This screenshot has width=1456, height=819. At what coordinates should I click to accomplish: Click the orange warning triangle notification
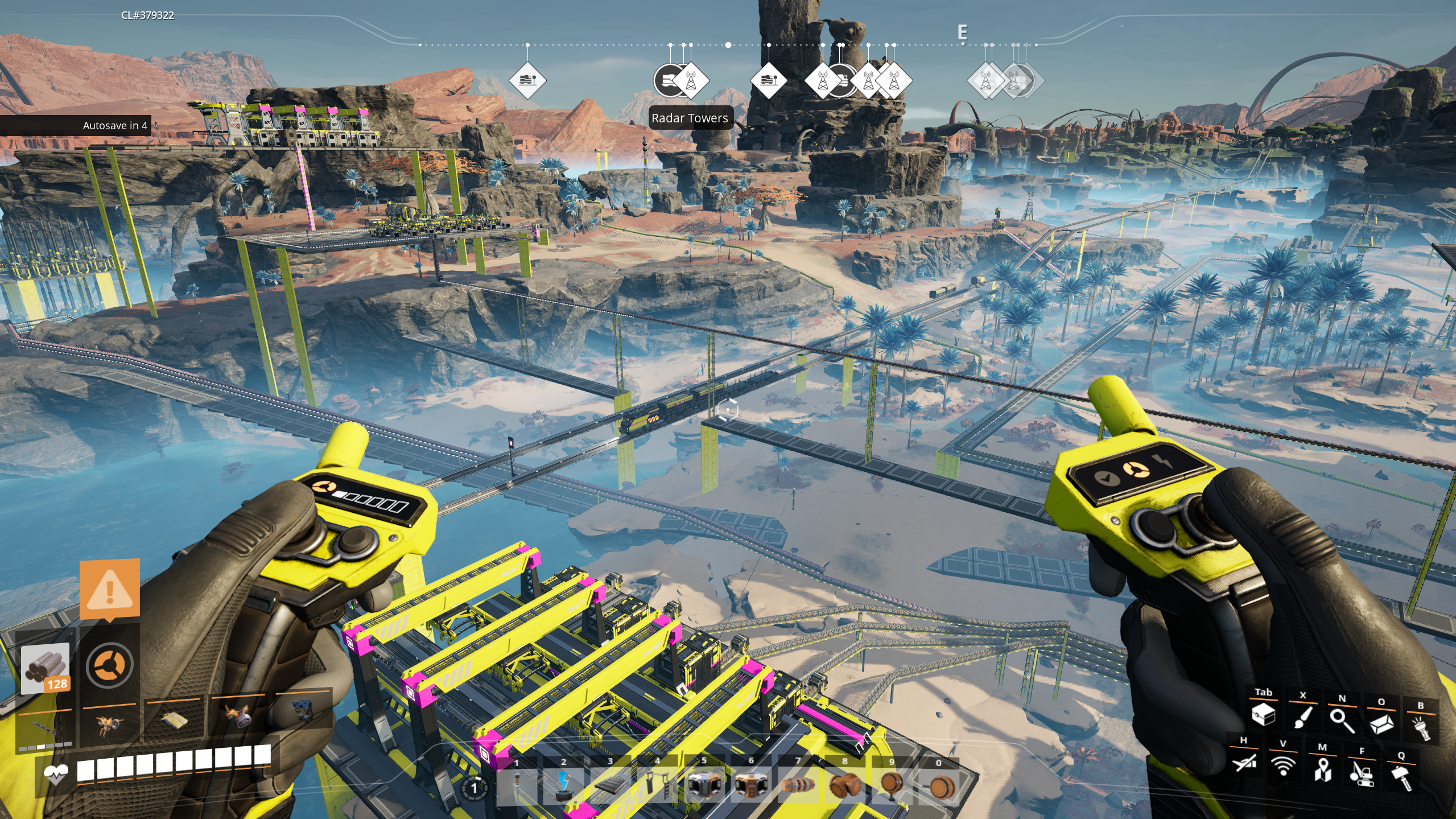110,589
